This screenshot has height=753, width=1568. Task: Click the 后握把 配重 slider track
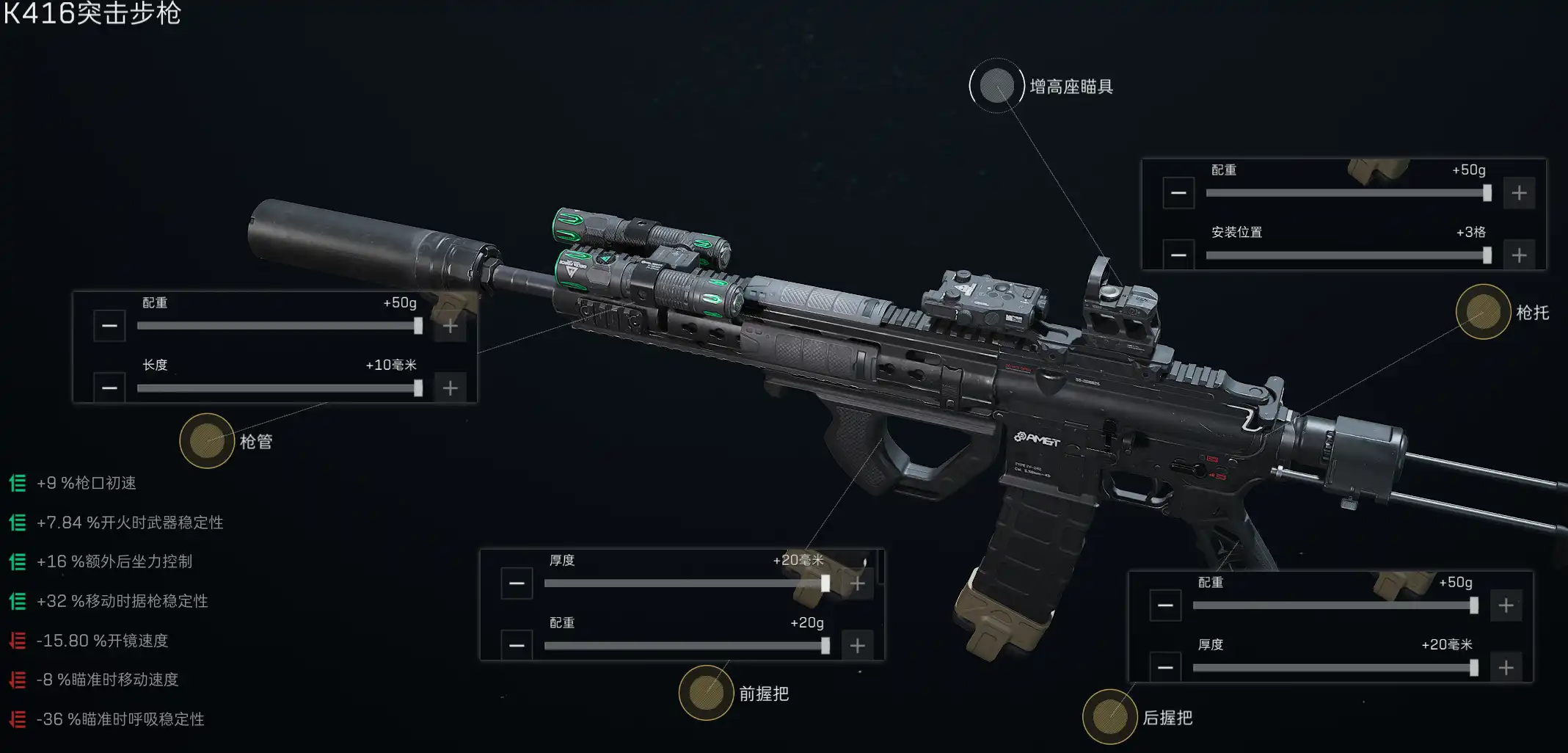coord(1334,605)
